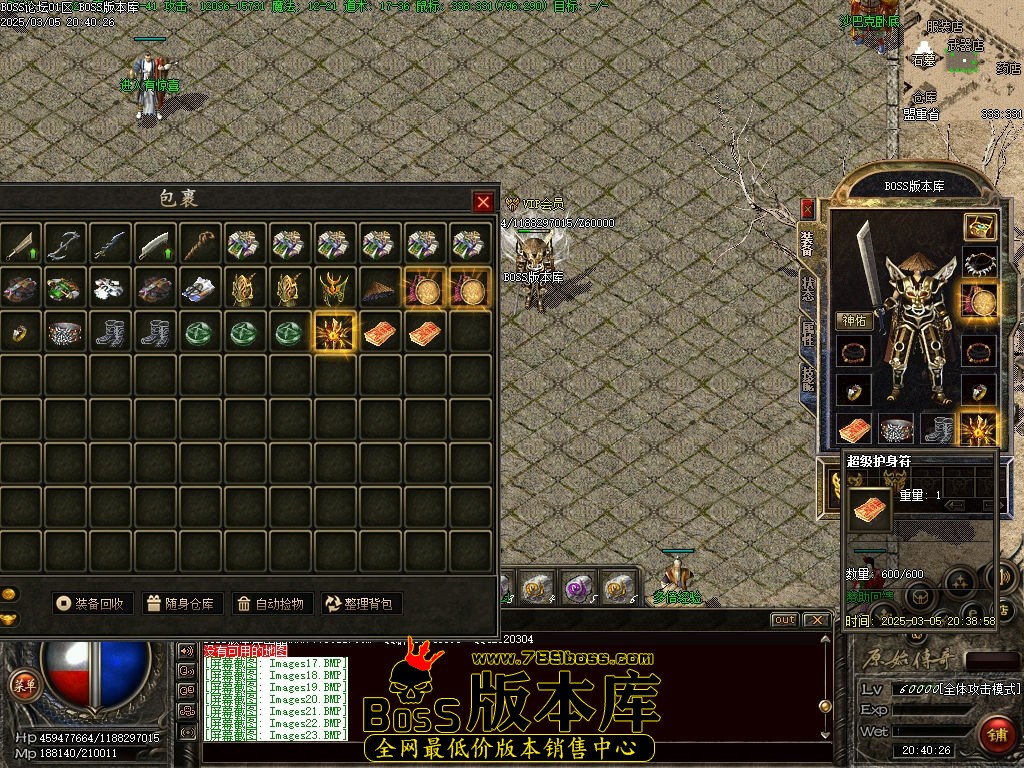Viewport: 1024px width, 768px height.
Task: Switch to the 属性 attributes tab
Action: 808,333
